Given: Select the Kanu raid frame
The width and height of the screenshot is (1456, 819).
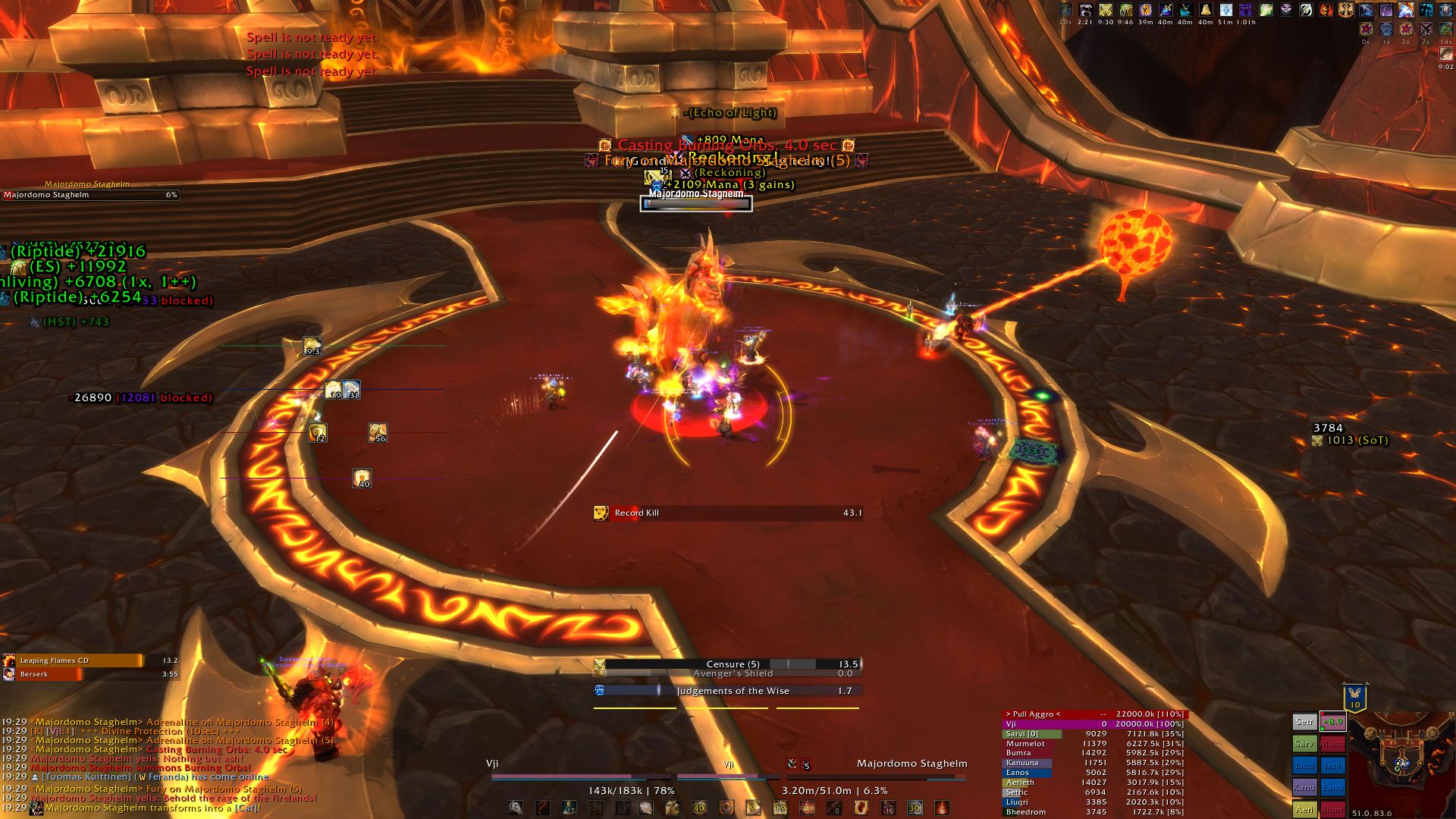Looking at the screenshot, I should (x=1304, y=788).
